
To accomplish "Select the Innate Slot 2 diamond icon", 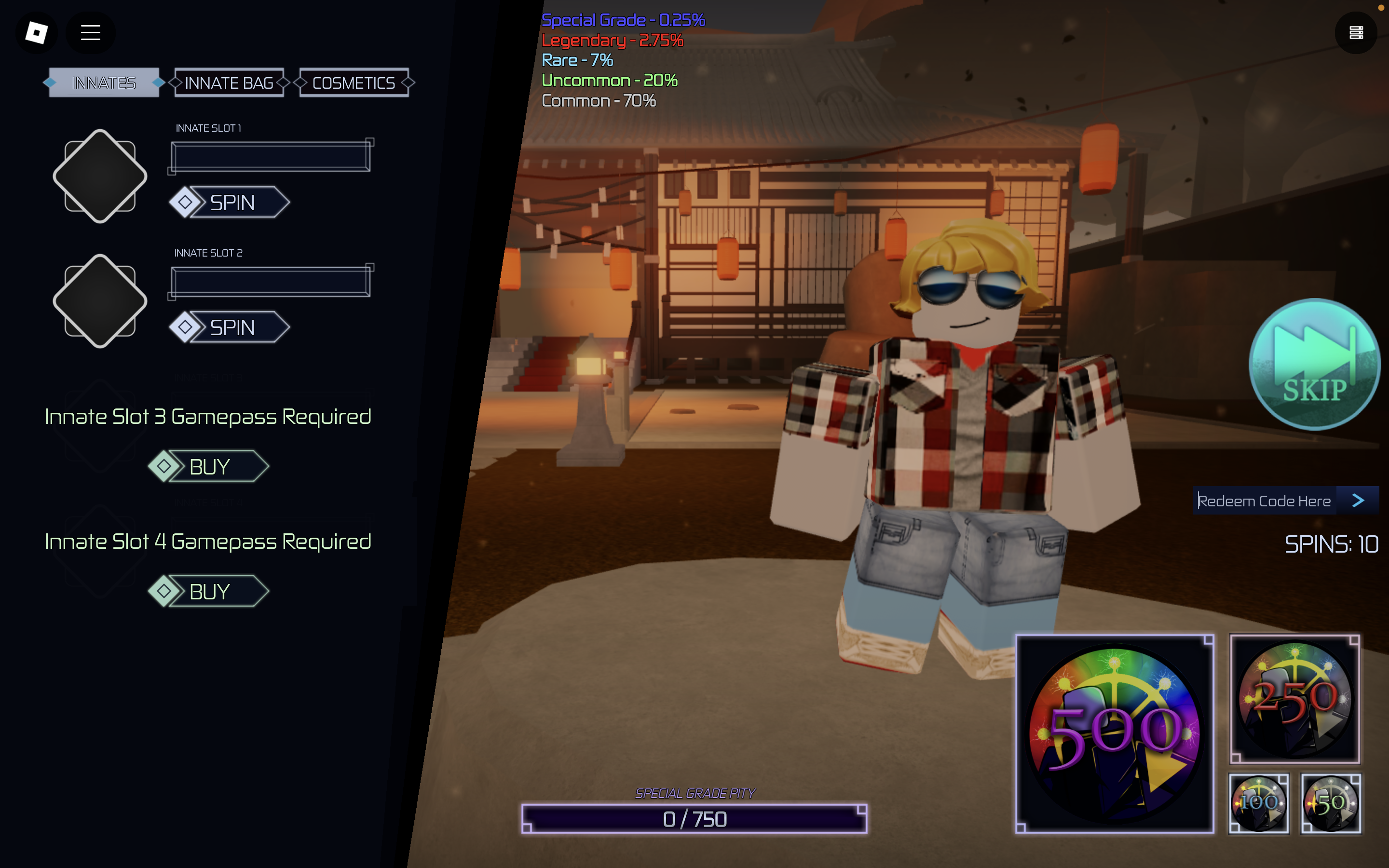I will pyautogui.click(x=100, y=300).
